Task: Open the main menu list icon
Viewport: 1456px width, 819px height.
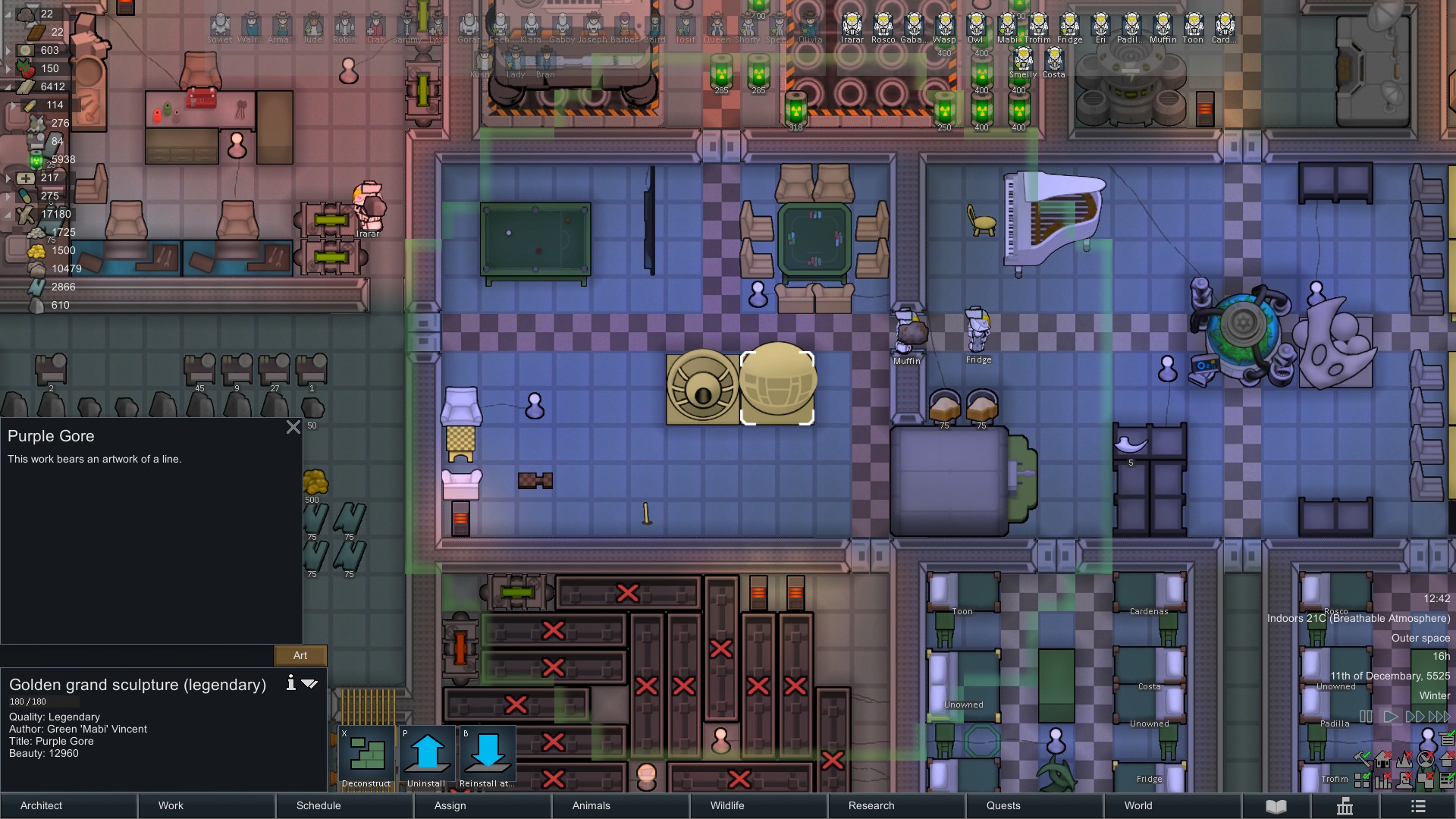Action: coord(1417,806)
